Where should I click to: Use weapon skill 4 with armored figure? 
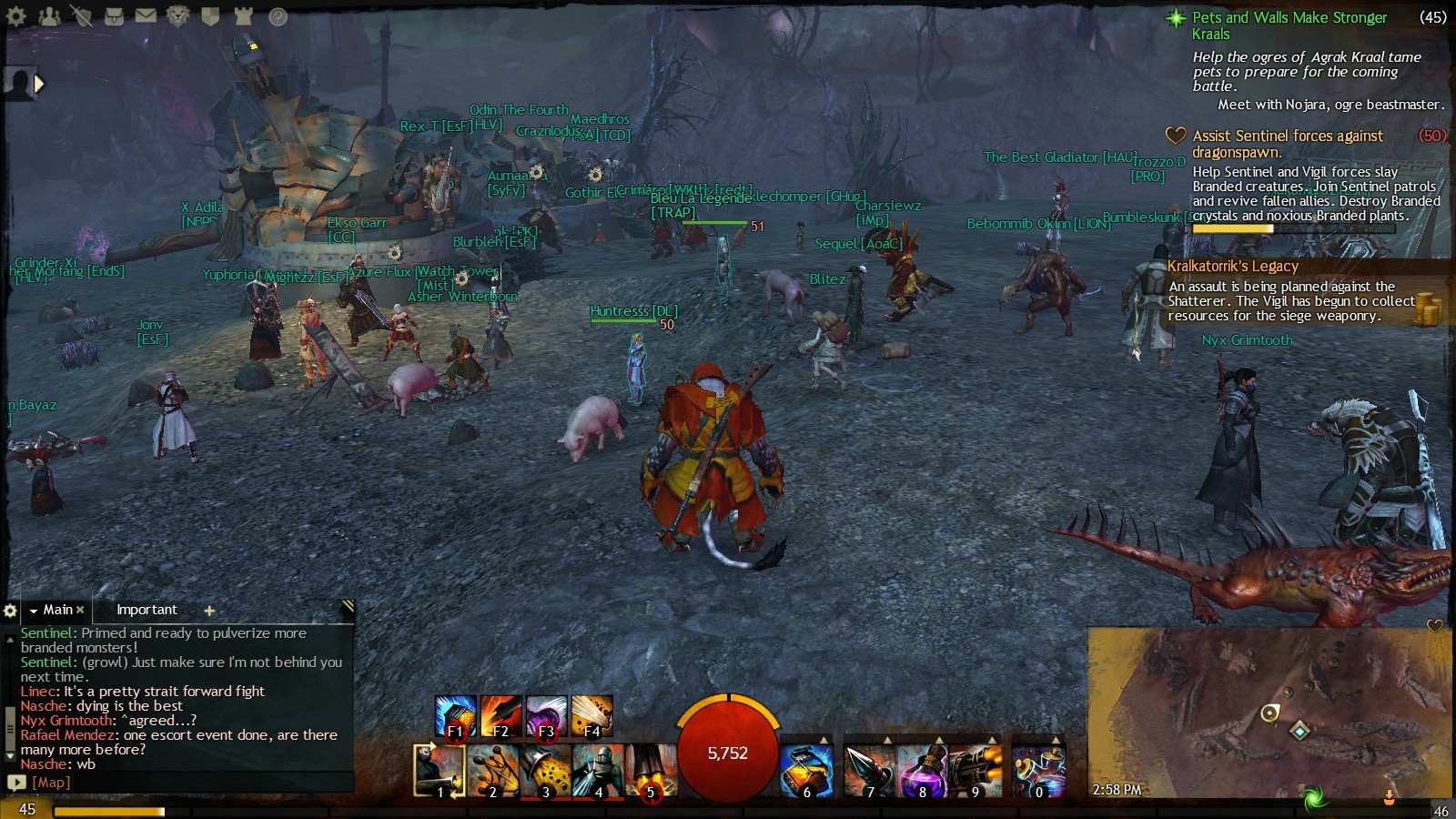tap(598, 771)
